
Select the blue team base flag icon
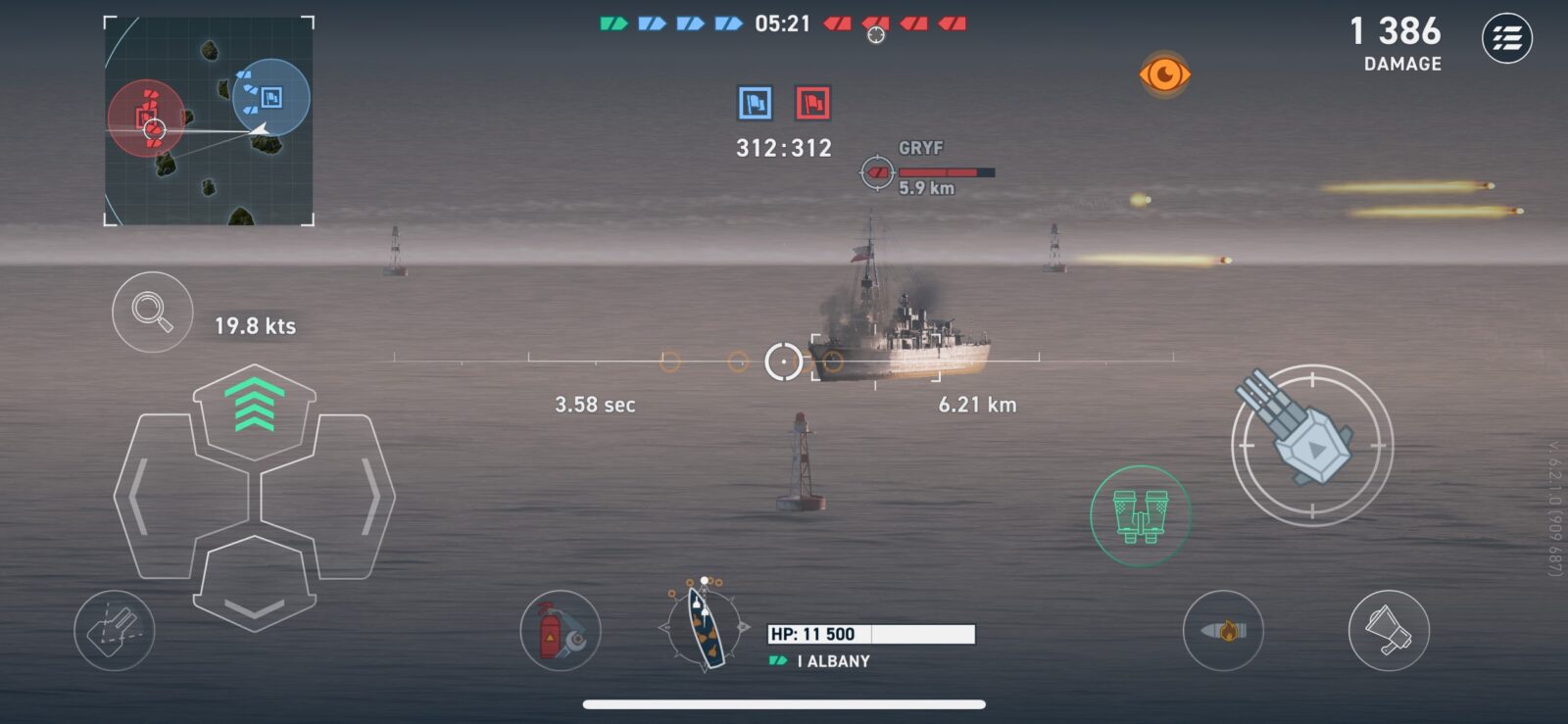(755, 103)
